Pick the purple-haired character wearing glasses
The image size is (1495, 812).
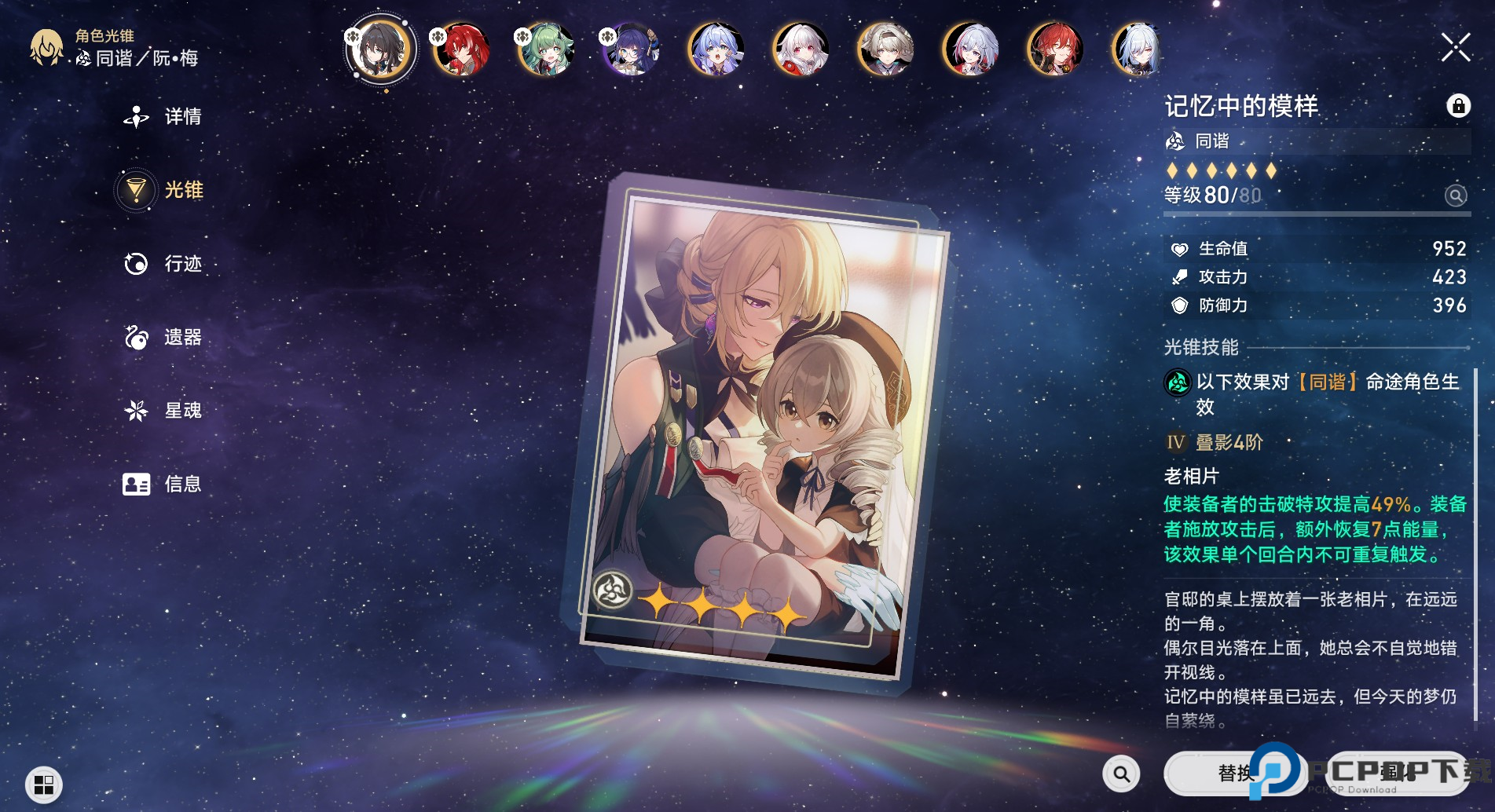(x=631, y=49)
